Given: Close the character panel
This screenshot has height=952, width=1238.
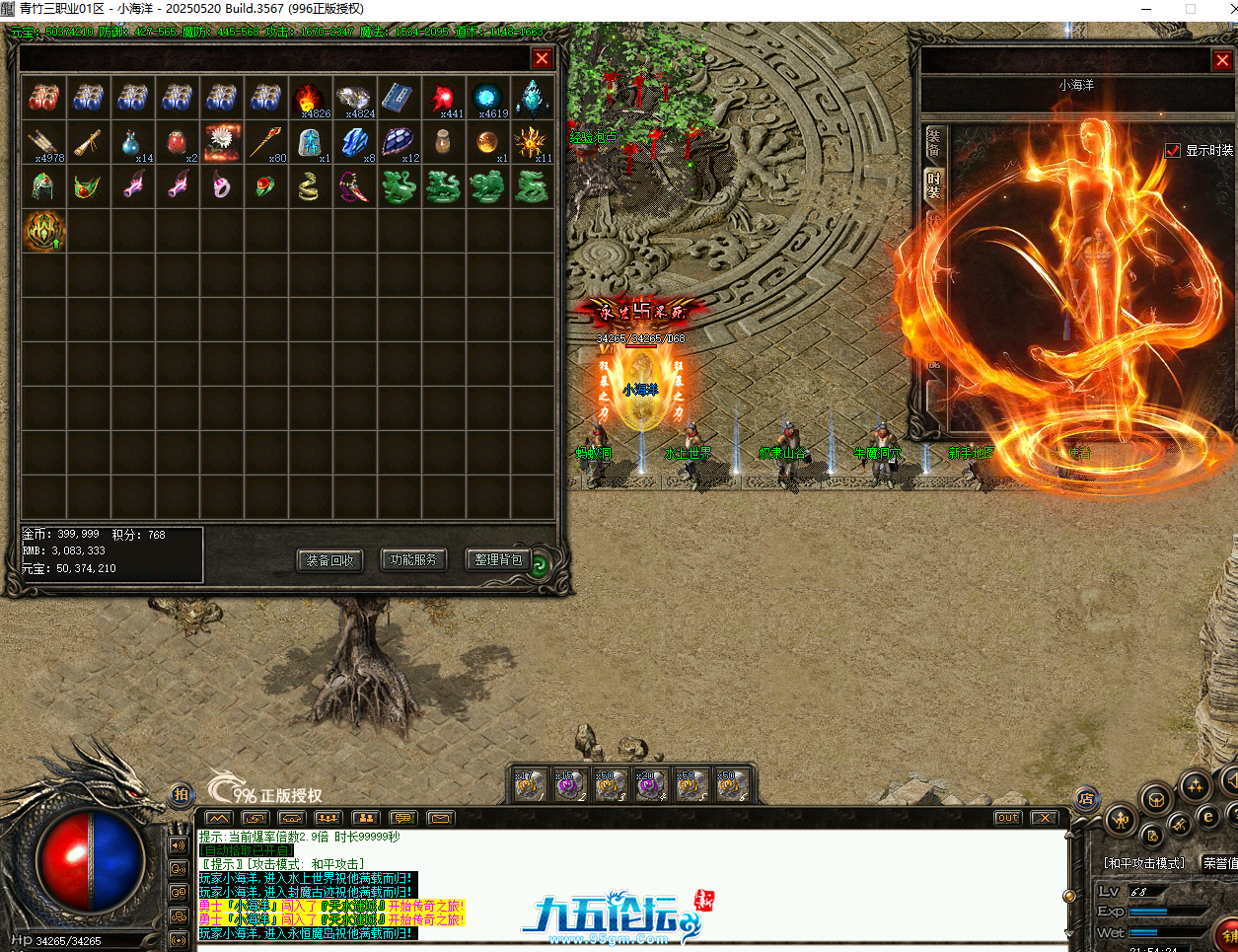Looking at the screenshot, I should (x=1222, y=61).
